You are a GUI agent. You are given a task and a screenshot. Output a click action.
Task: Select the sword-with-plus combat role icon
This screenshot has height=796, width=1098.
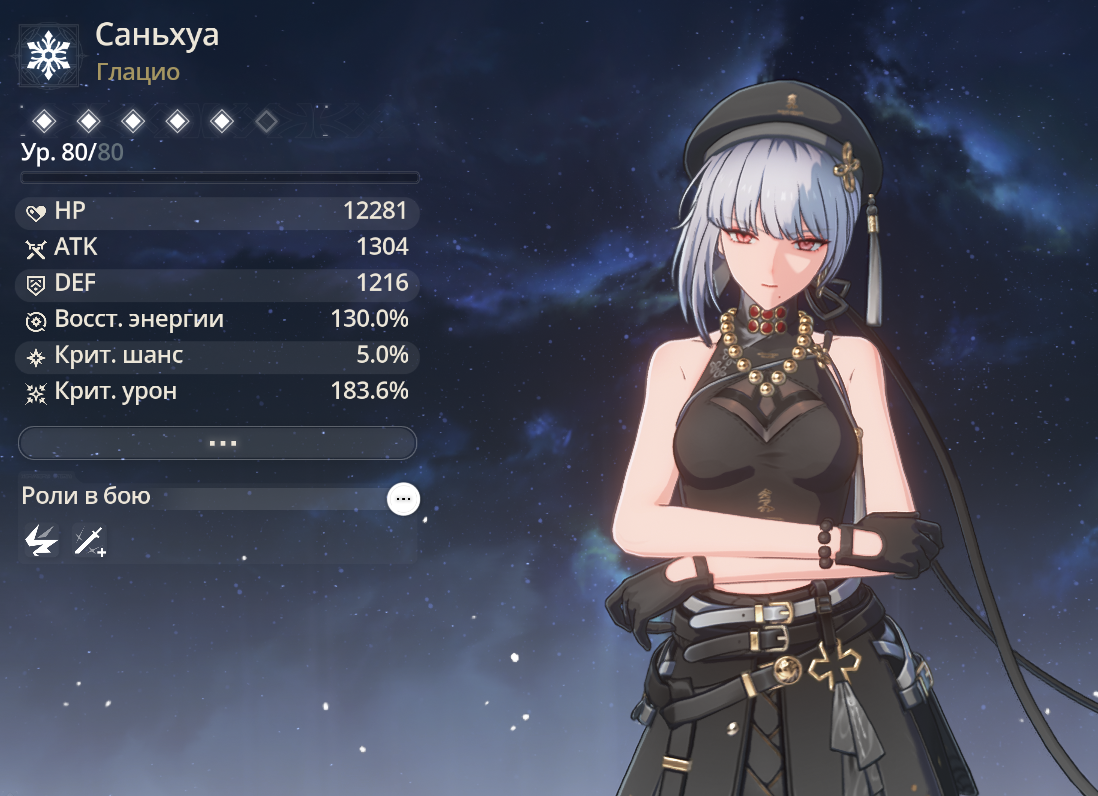coord(89,541)
